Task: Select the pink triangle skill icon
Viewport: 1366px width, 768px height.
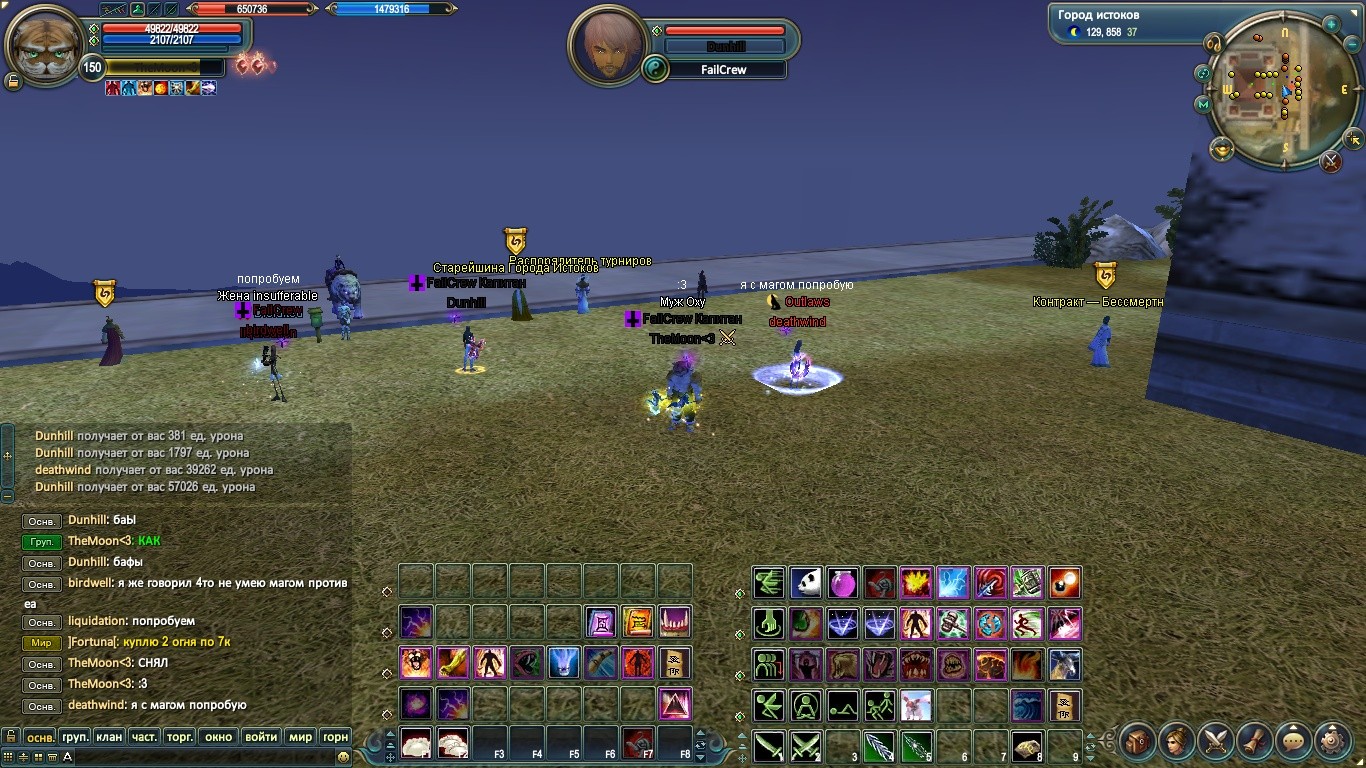Action: [x=675, y=704]
